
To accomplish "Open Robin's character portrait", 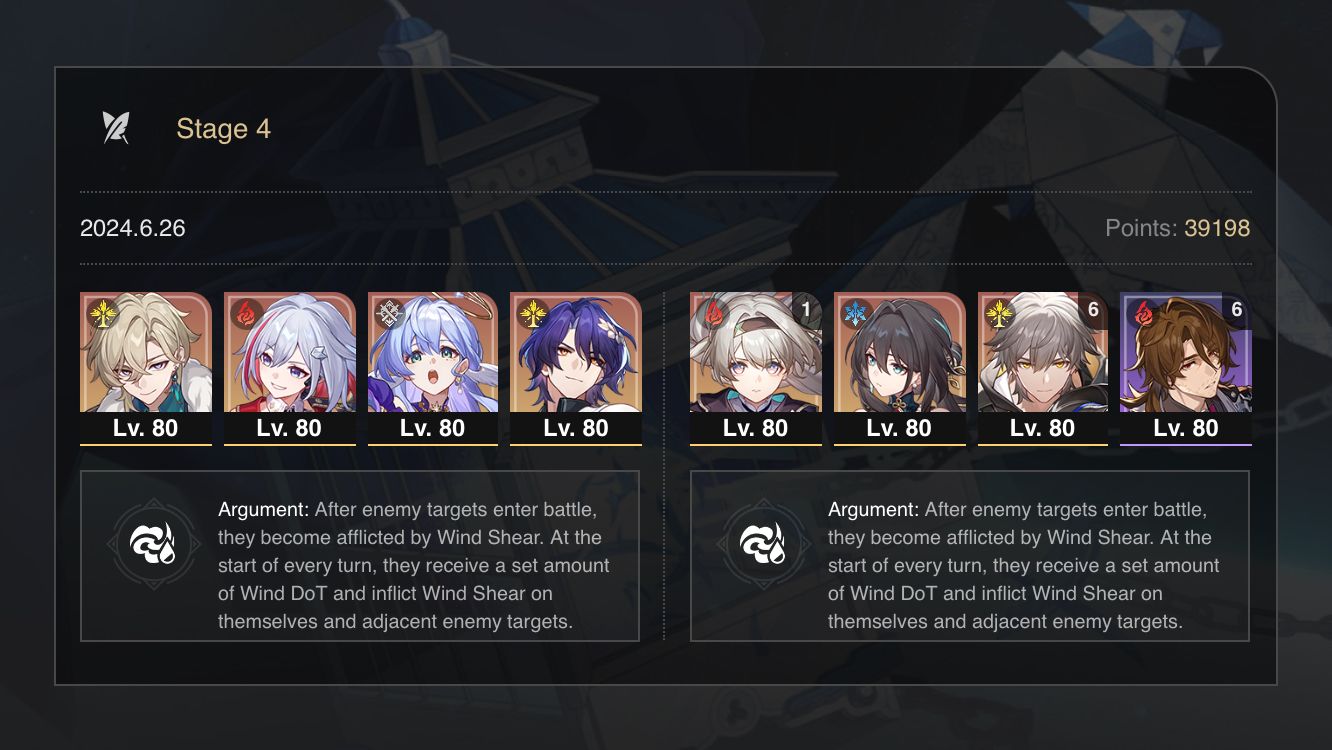I will coord(434,365).
